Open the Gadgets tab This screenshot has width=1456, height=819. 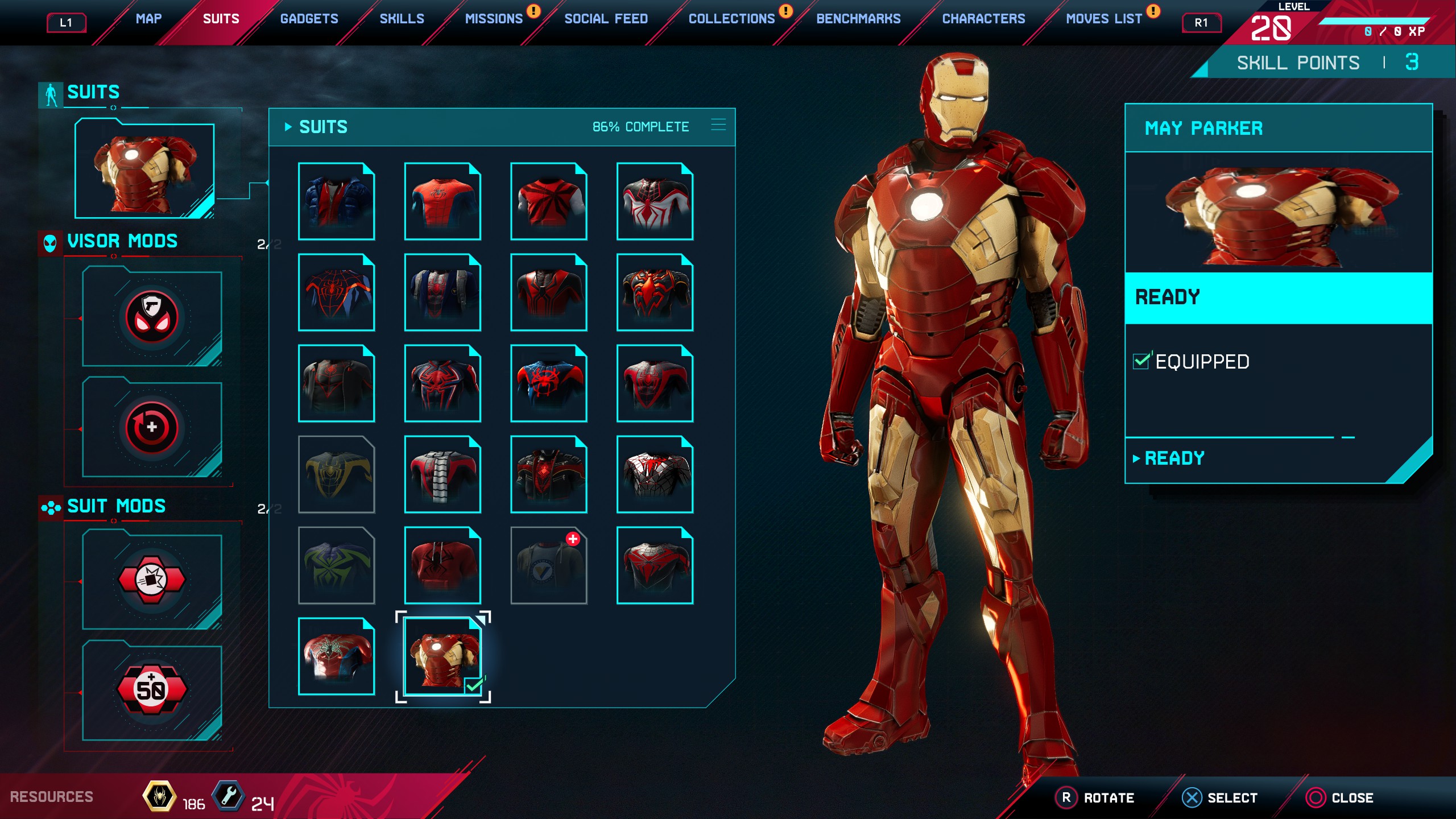tap(309, 19)
